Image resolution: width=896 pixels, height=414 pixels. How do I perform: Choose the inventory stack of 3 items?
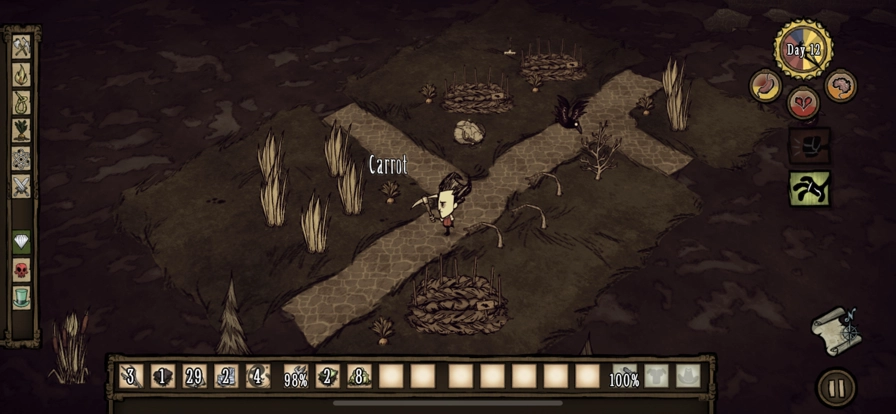(x=130, y=376)
